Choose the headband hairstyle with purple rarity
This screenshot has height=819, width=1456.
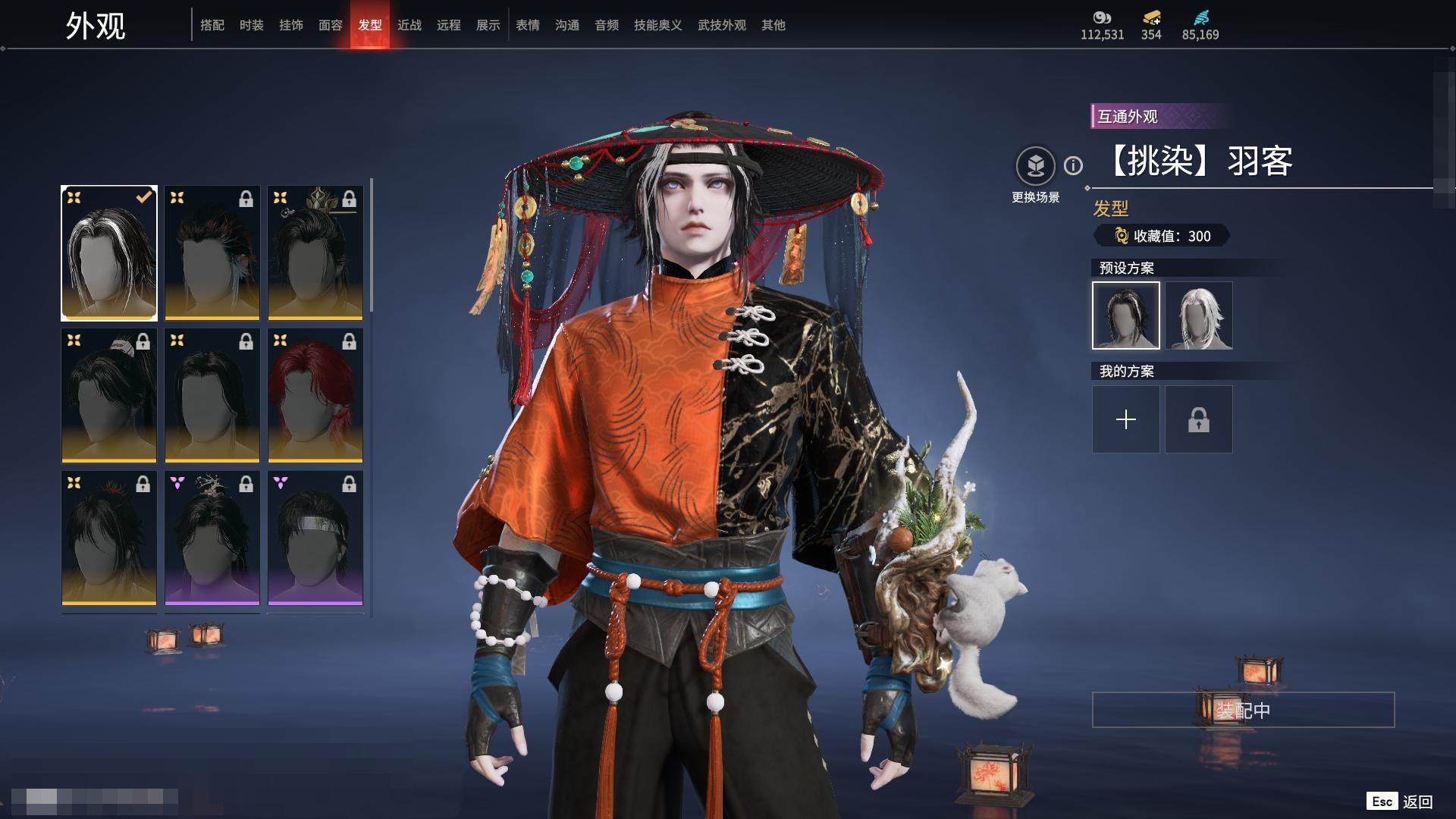[x=315, y=538]
